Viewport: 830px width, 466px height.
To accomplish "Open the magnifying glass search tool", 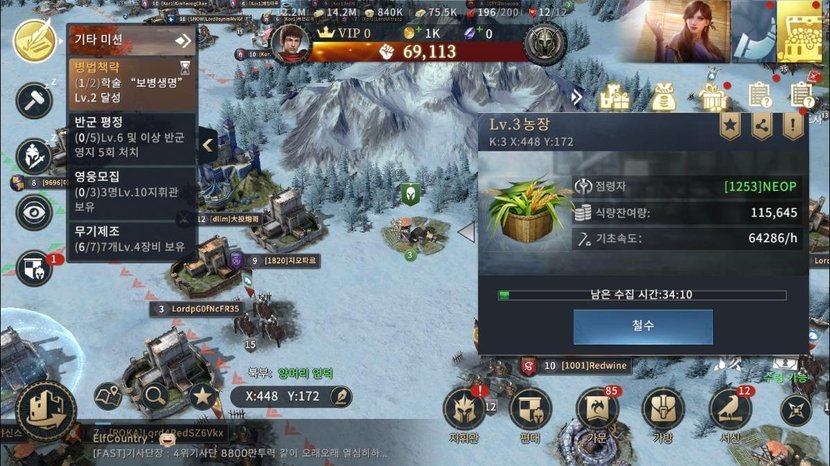I will pyautogui.click(x=156, y=396).
